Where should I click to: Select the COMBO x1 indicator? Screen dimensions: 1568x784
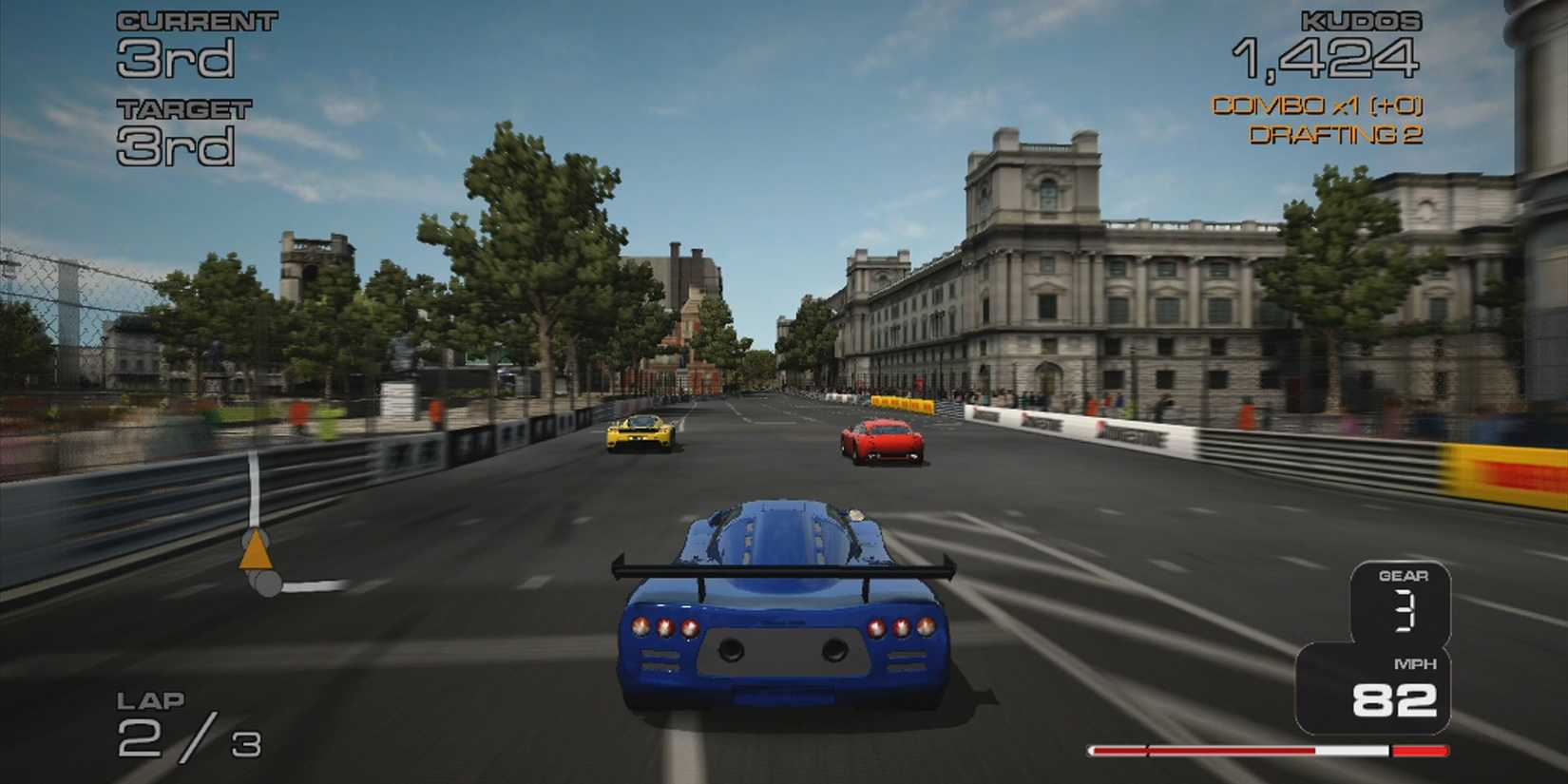(1319, 107)
